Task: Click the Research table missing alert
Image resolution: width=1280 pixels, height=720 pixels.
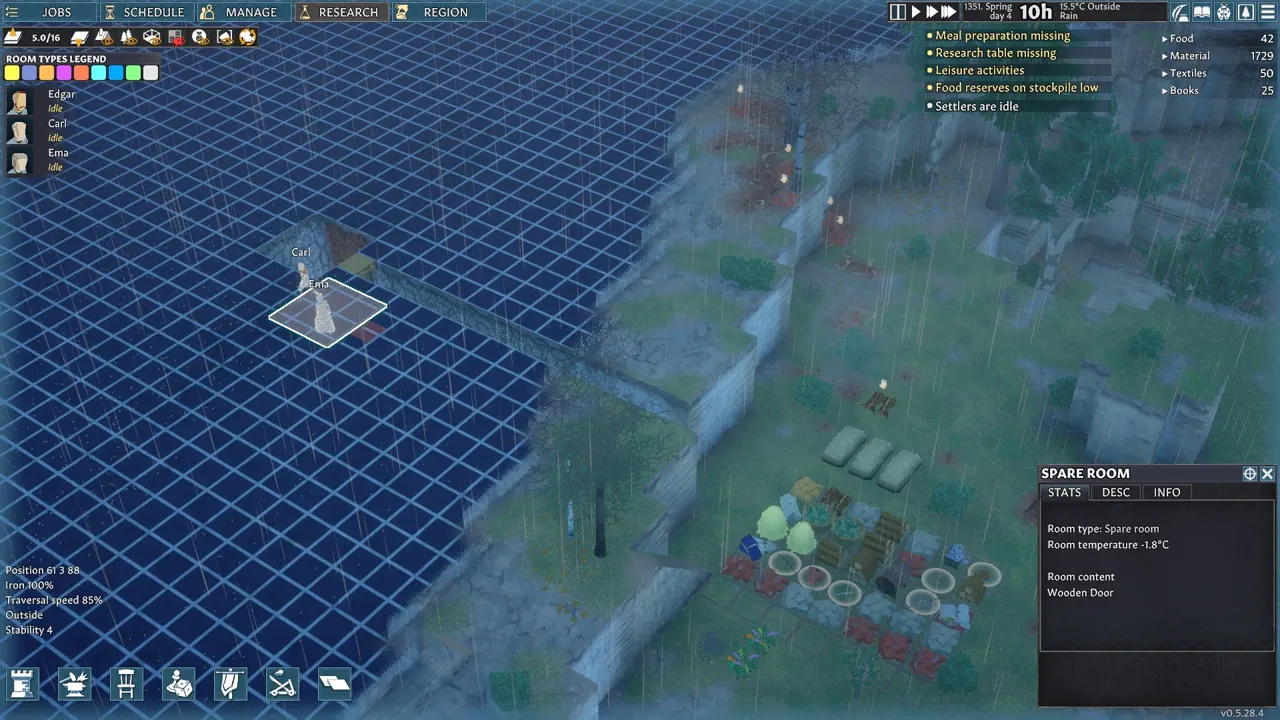Action: point(995,53)
